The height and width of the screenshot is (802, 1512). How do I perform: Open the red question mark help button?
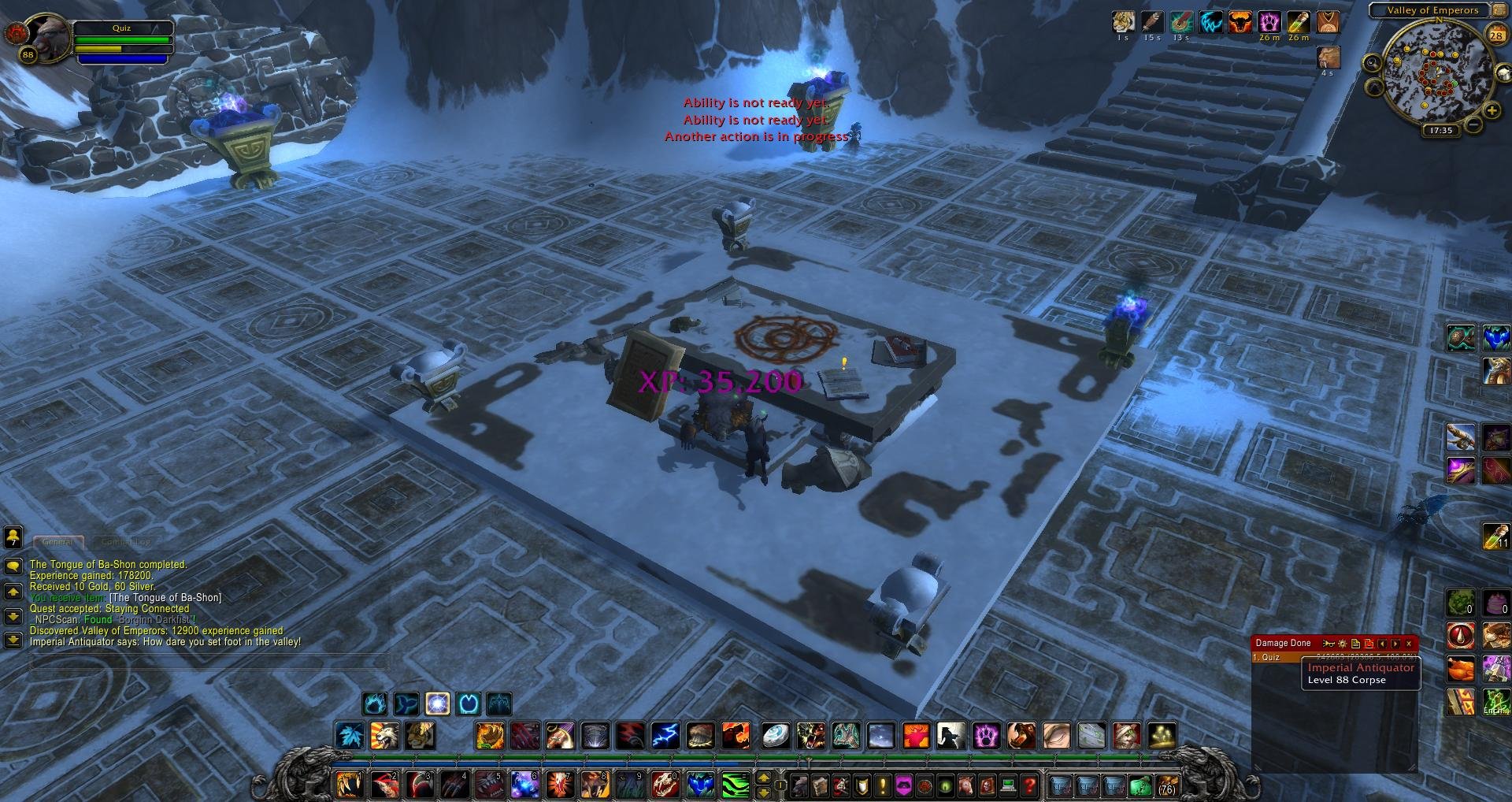(x=1028, y=785)
